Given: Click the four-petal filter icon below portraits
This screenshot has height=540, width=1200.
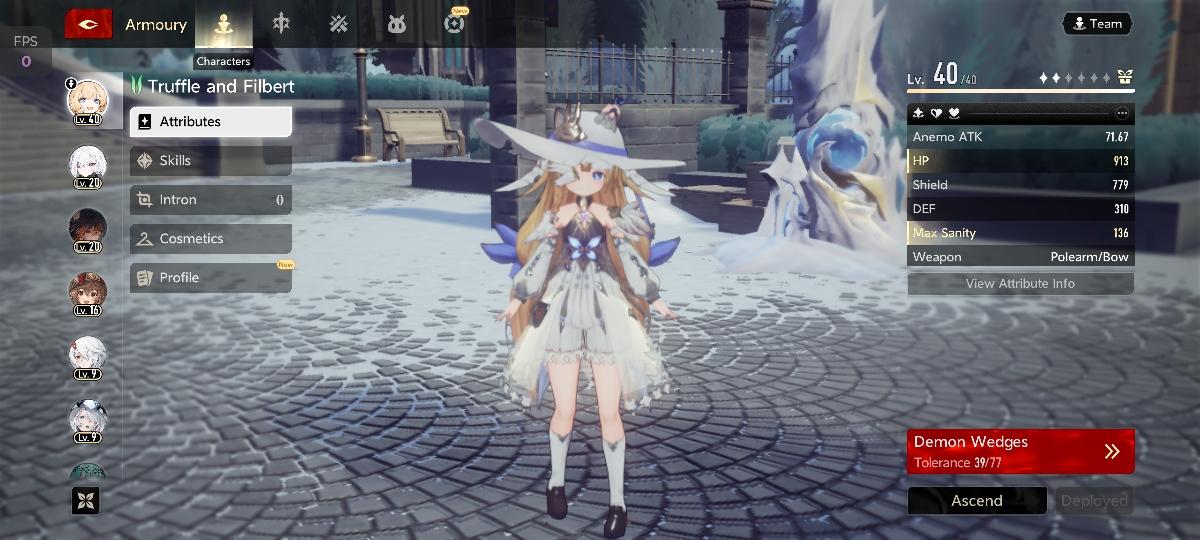Looking at the screenshot, I should (x=86, y=500).
